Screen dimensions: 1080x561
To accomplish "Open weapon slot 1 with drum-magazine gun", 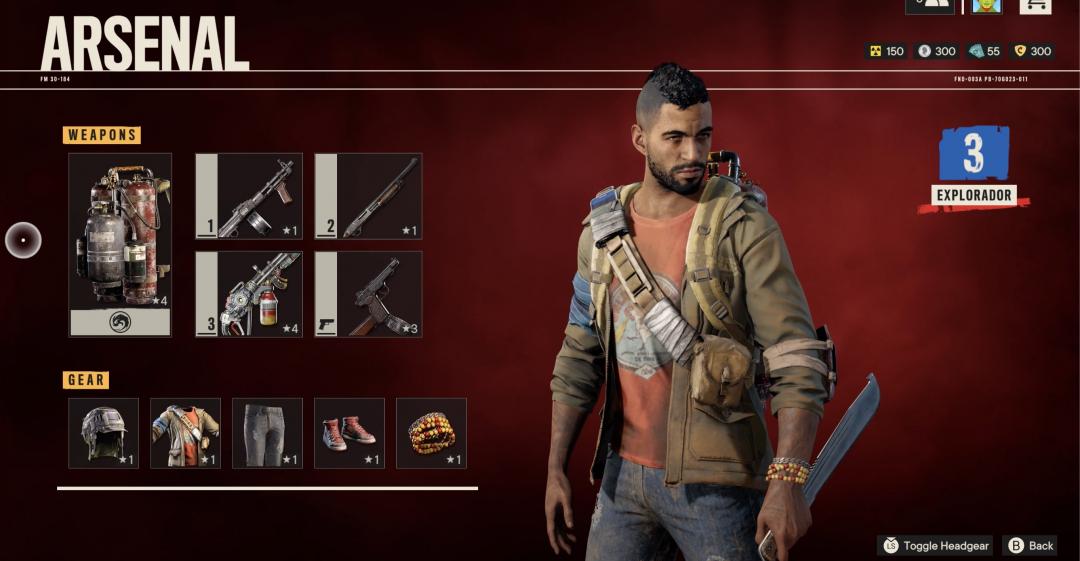I will (248, 196).
